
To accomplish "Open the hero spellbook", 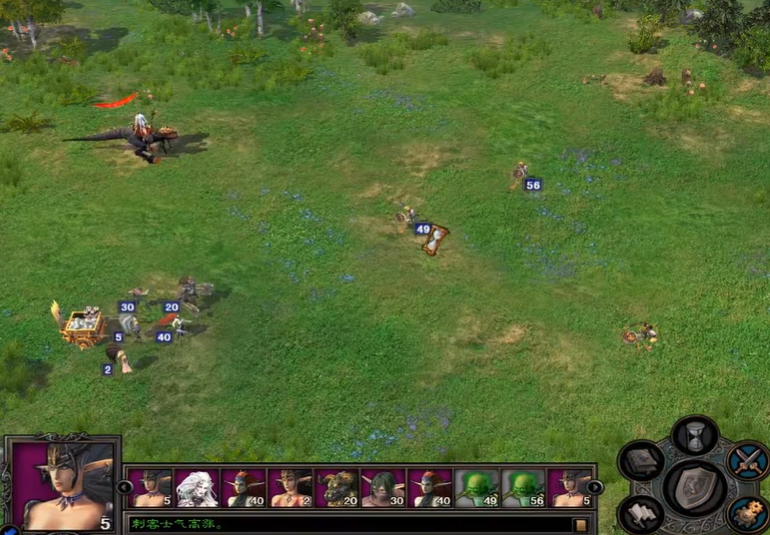I will (641, 461).
